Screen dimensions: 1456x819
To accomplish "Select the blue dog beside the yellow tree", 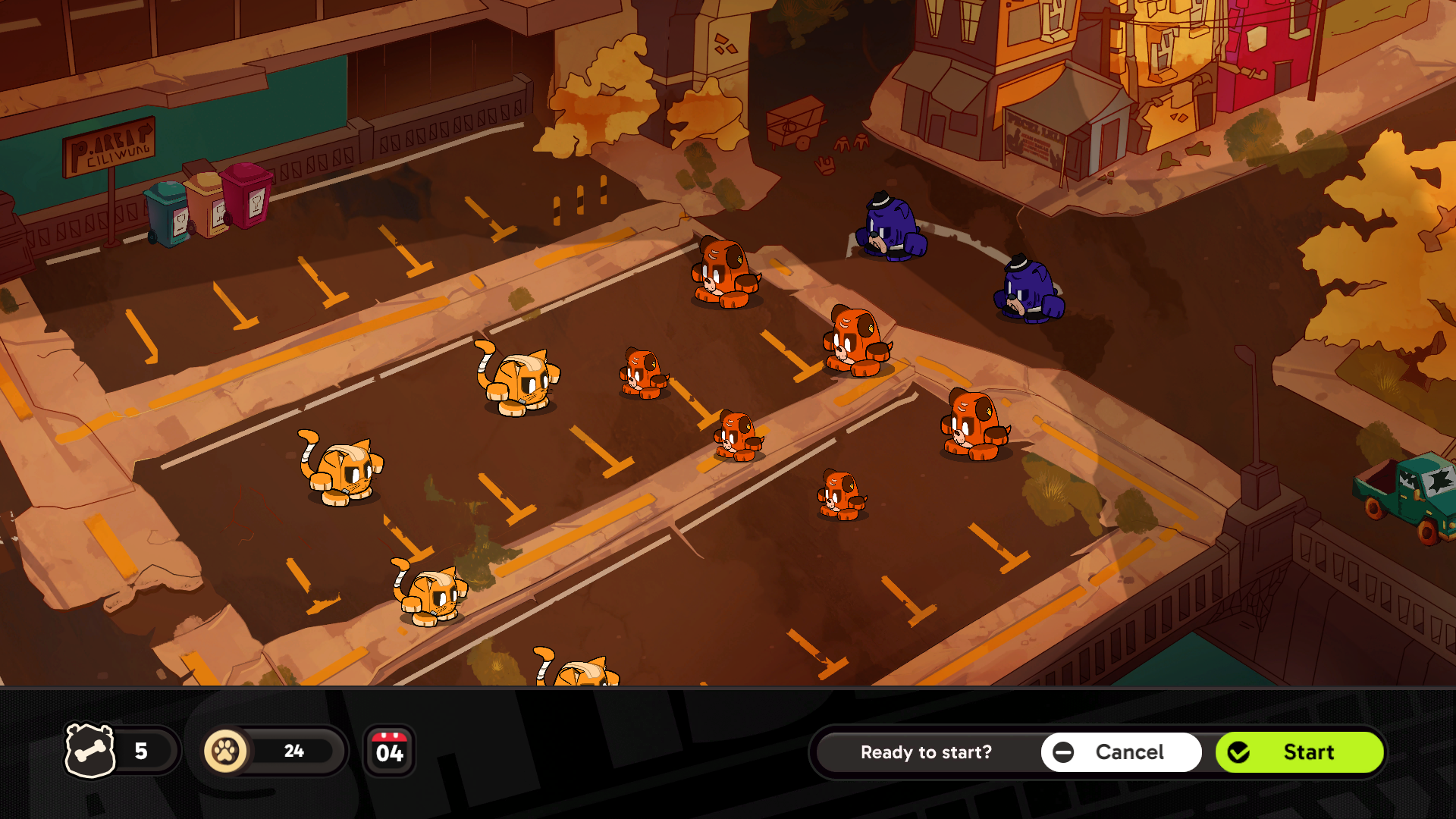I will tap(1029, 292).
